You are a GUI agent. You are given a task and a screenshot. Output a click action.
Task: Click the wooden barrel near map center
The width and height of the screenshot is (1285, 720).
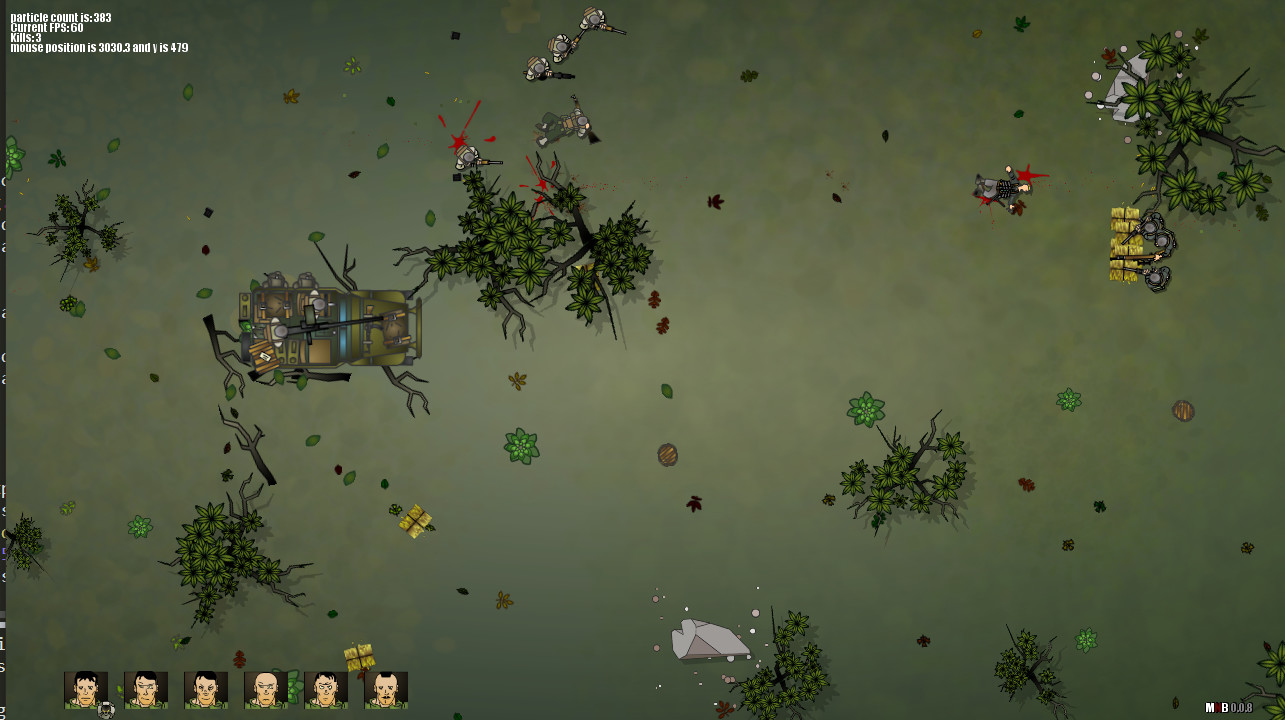tap(667, 455)
